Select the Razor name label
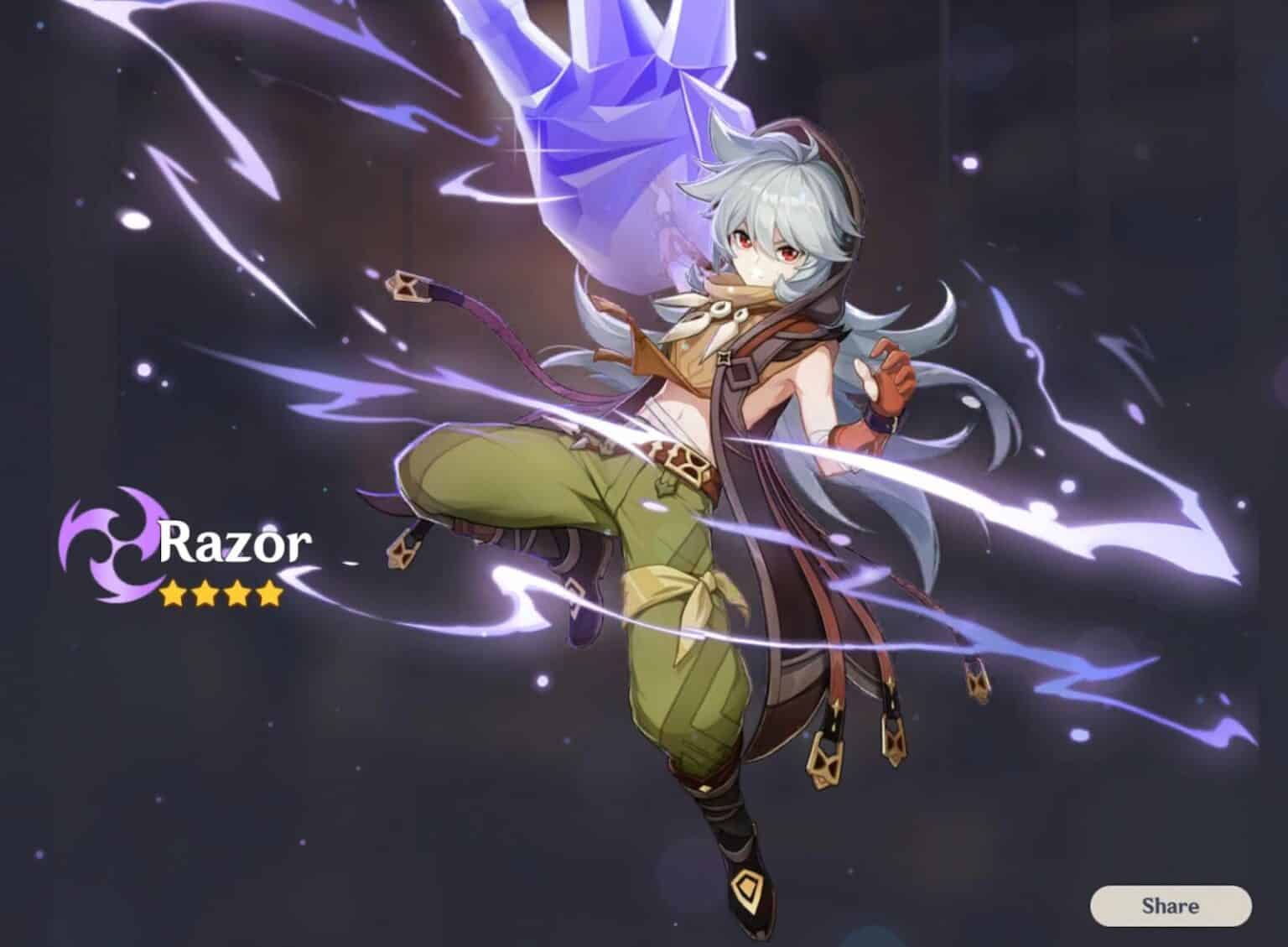Image resolution: width=1288 pixels, height=947 pixels. coord(235,543)
